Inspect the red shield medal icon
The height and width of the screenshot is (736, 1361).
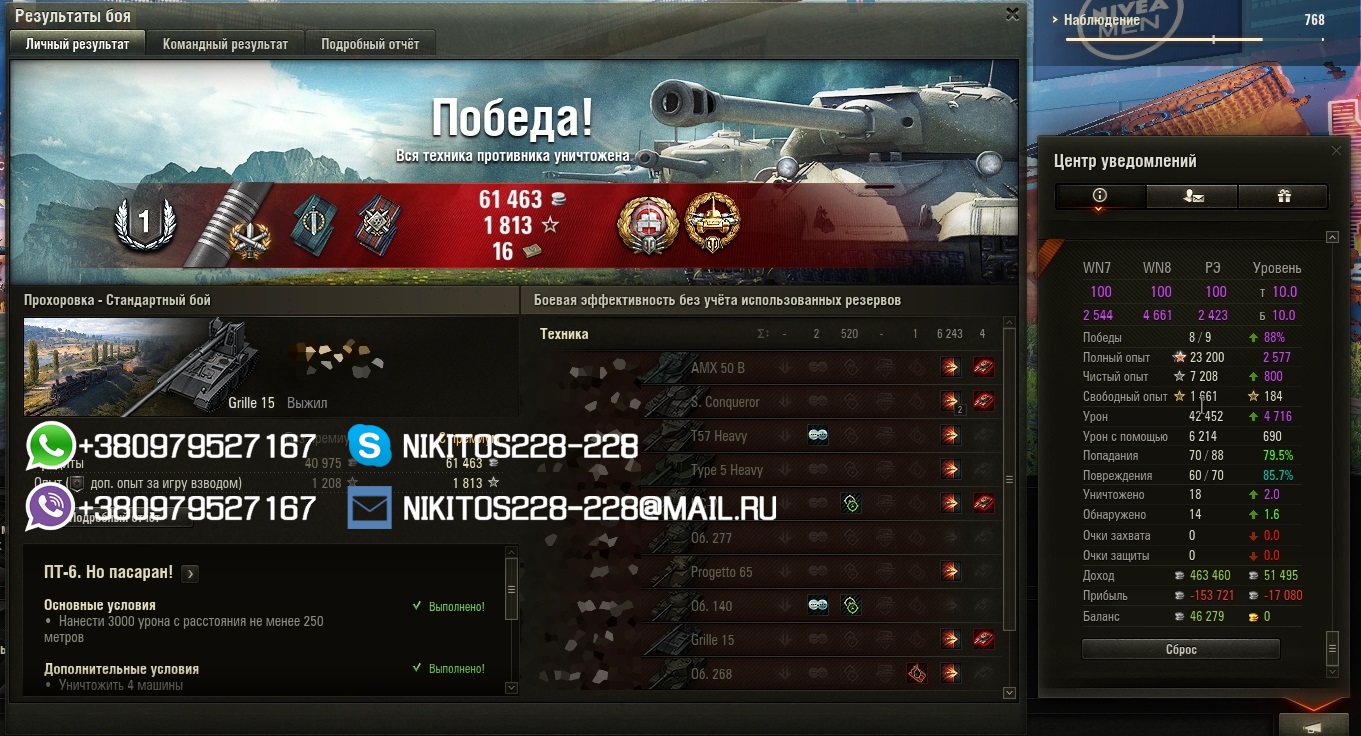click(x=647, y=222)
